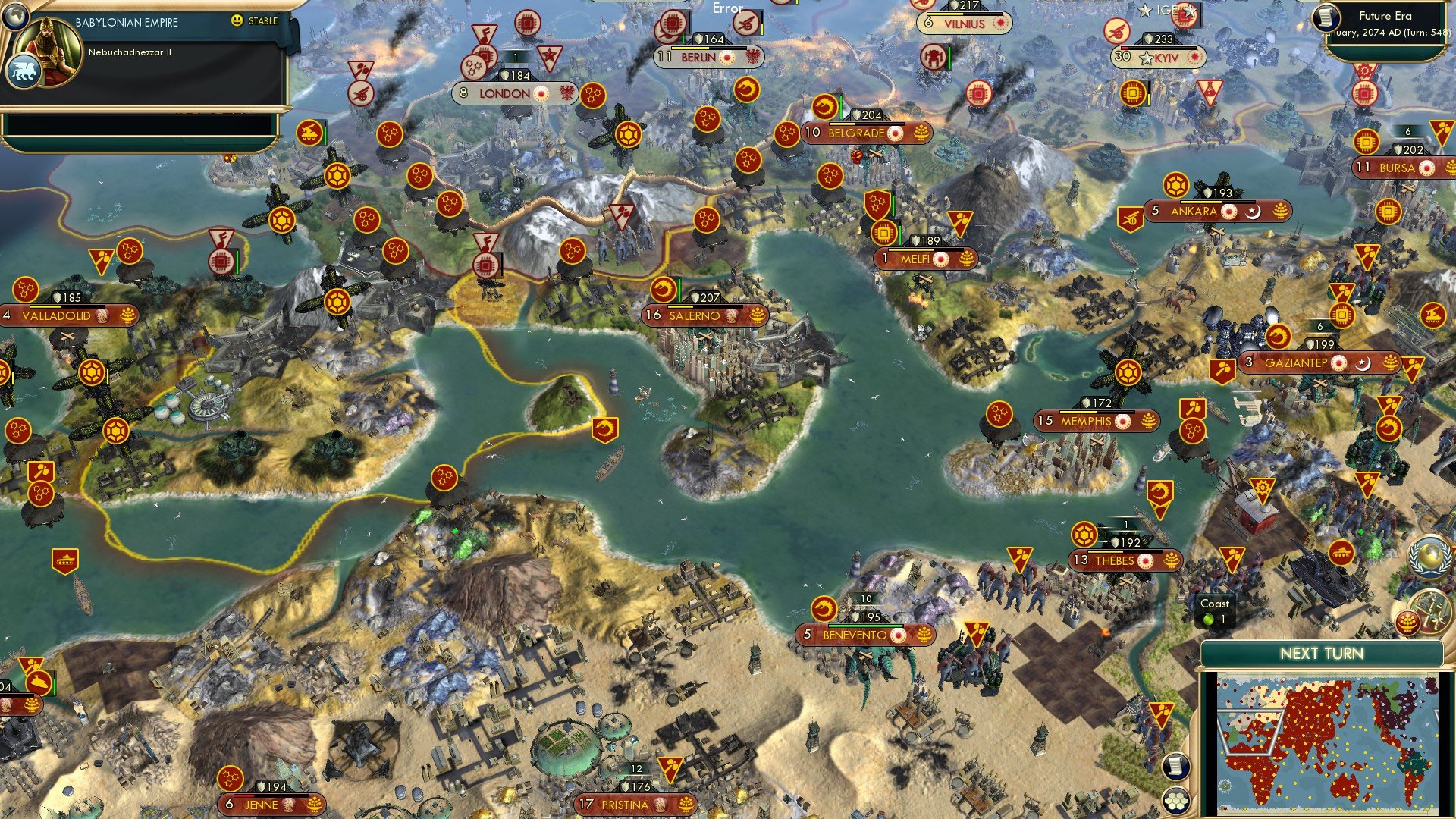This screenshot has width=1456, height=819.
Task: Click the occupation icon beside Salerno's name
Action: click(x=730, y=315)
